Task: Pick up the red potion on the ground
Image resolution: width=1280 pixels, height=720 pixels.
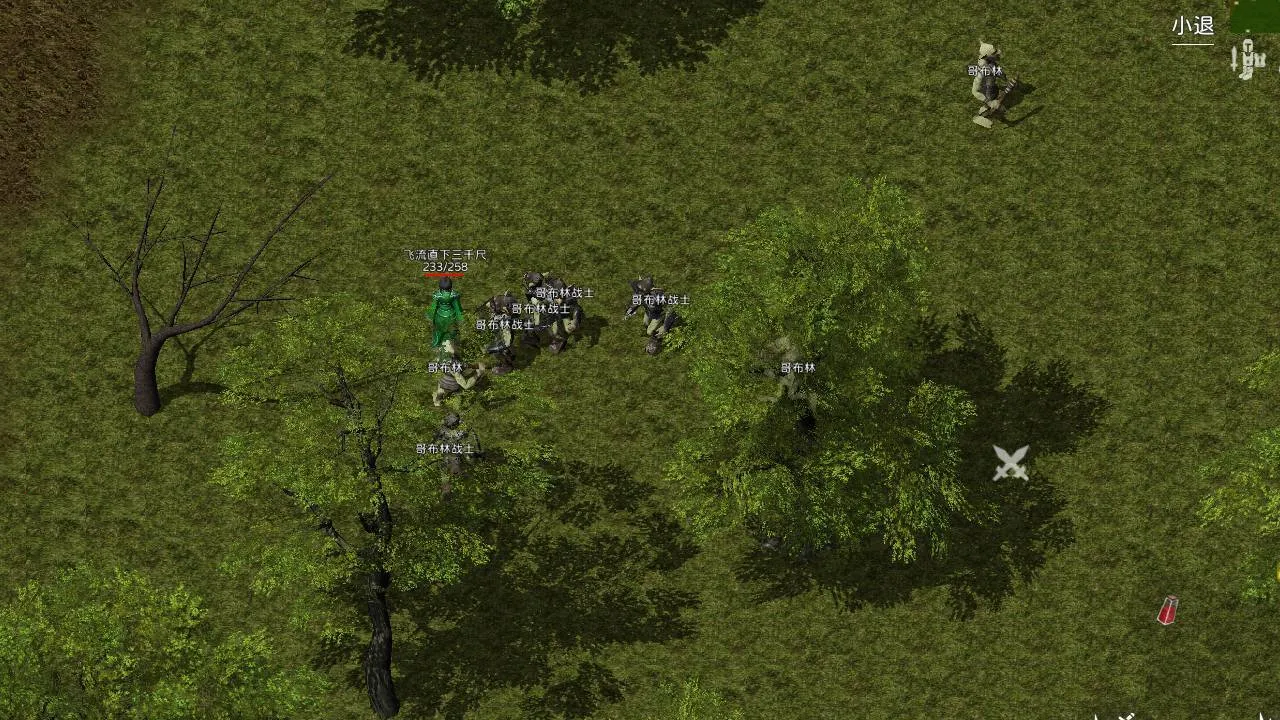Action: (x=1166, y=608)
